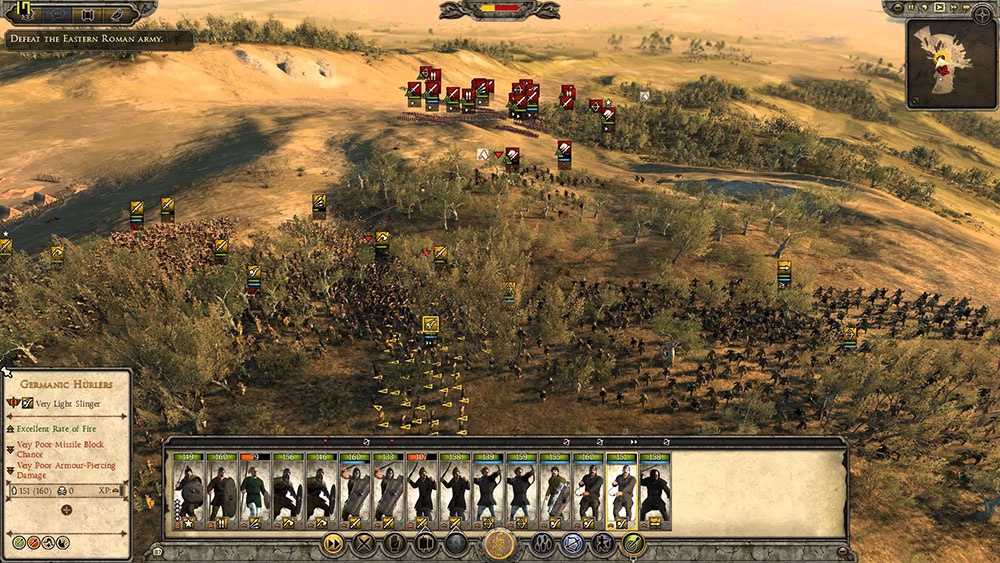Click the green ability icon in unit info panel
The width and height of the screenshot is (1000, 563).
point(19,542)
